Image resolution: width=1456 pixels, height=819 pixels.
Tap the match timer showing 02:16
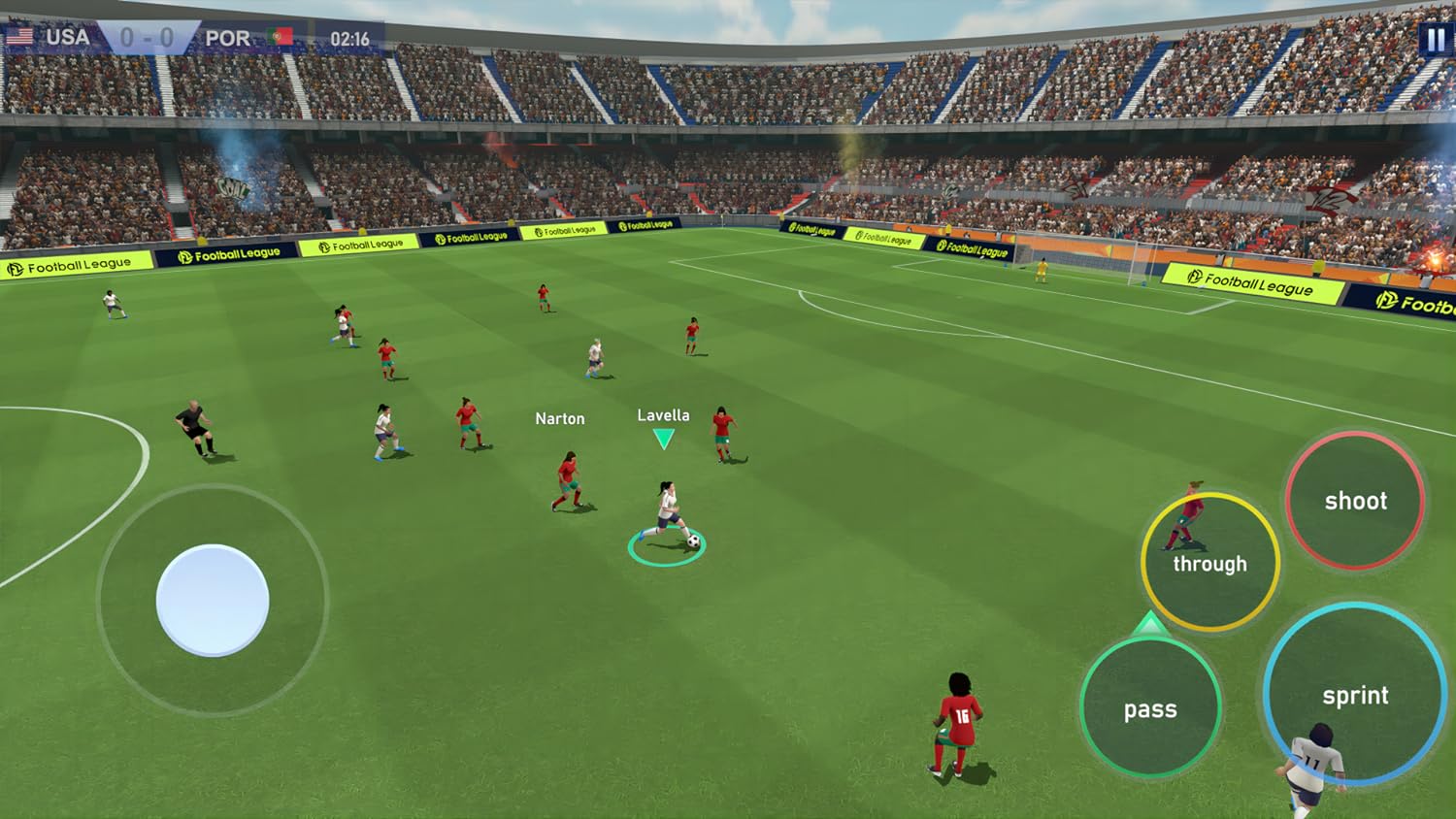347,36
